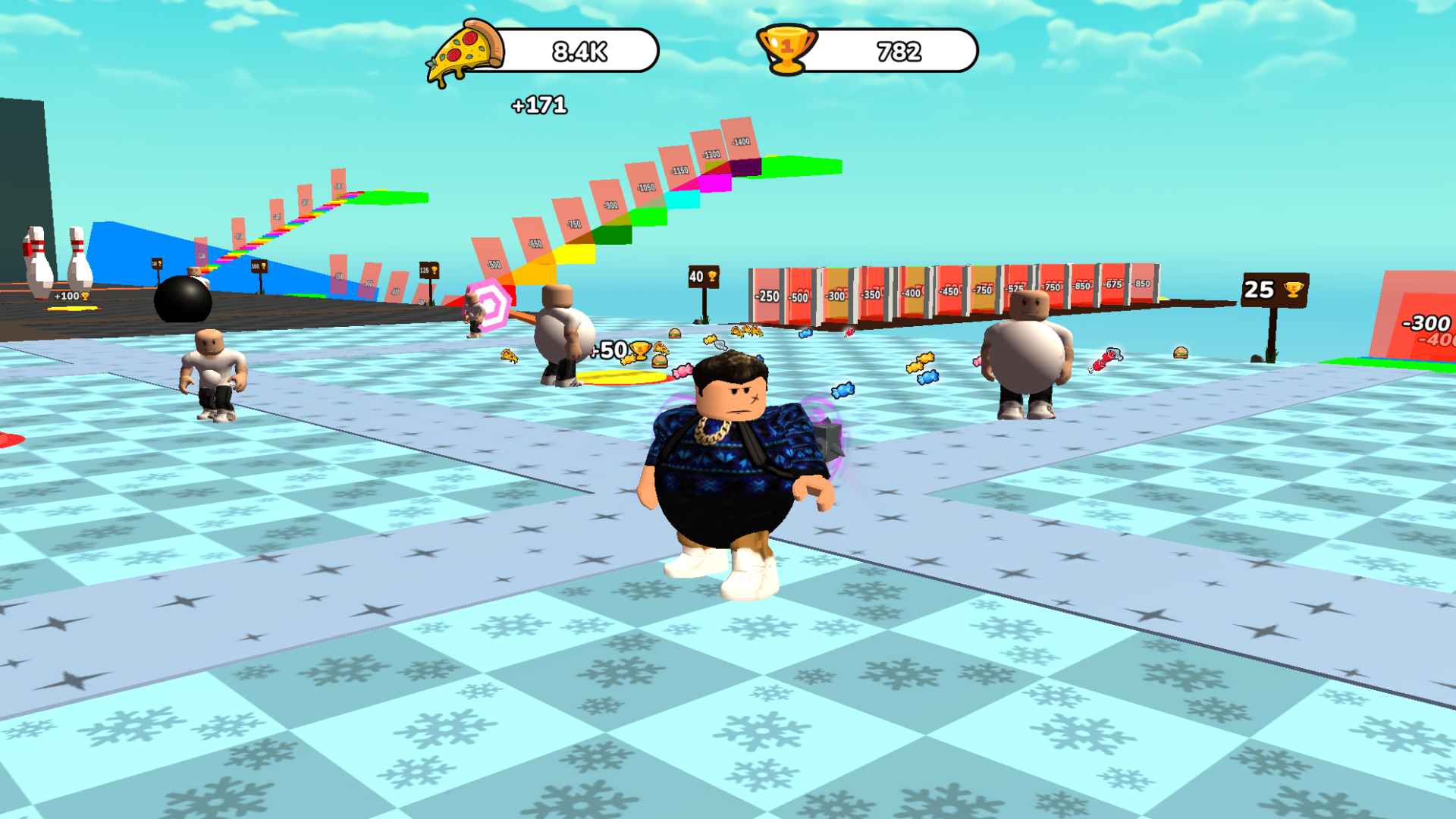The height and width of the screenshot is (819, 1456).
Task: Click a blue candy pickup near the player
Action: [927, 378]
